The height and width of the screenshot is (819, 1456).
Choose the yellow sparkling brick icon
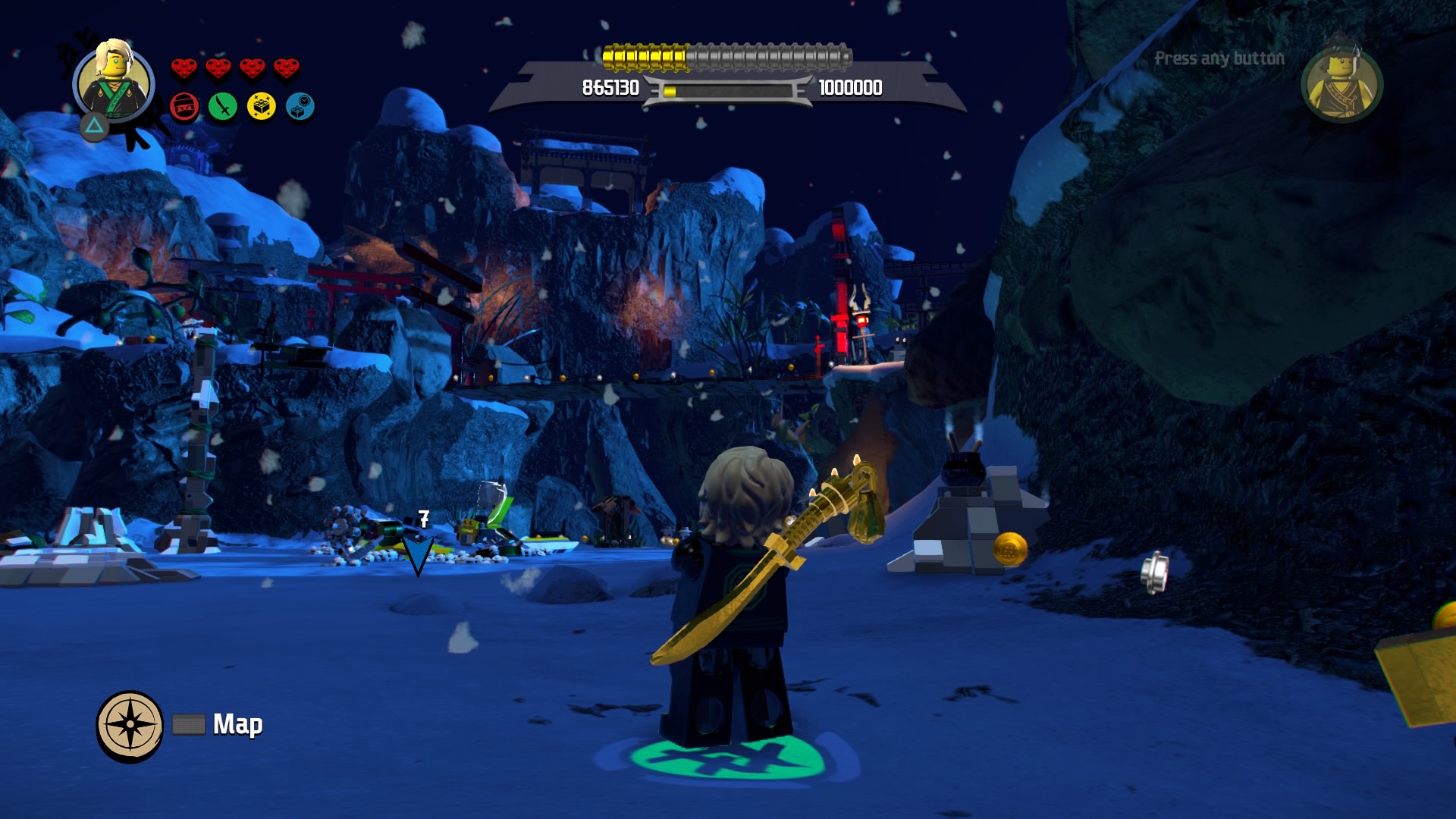pos(262,107)
